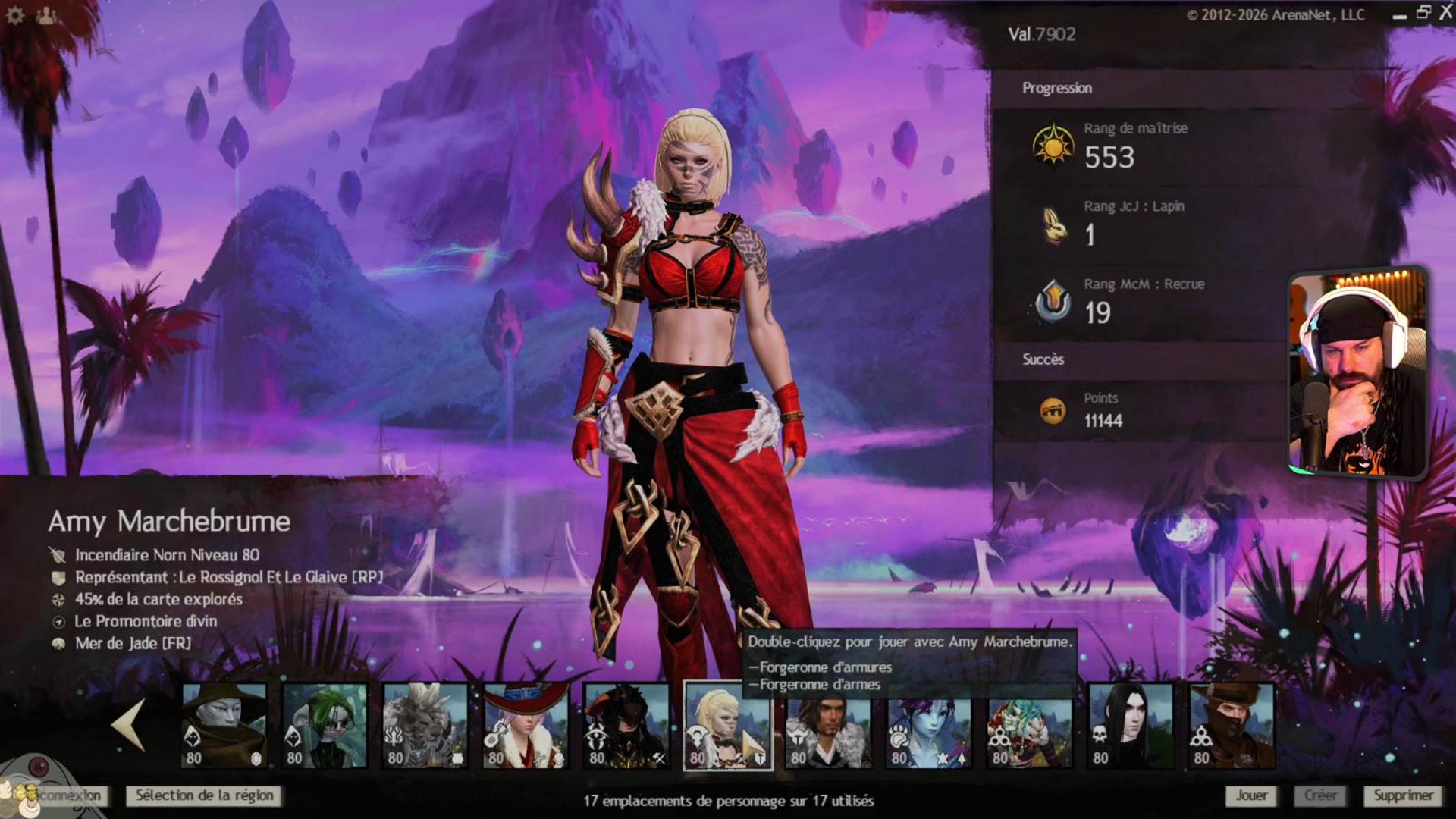
Task: Select the blonde Amy Marchebrume portrait
Action: coord(727,726)
